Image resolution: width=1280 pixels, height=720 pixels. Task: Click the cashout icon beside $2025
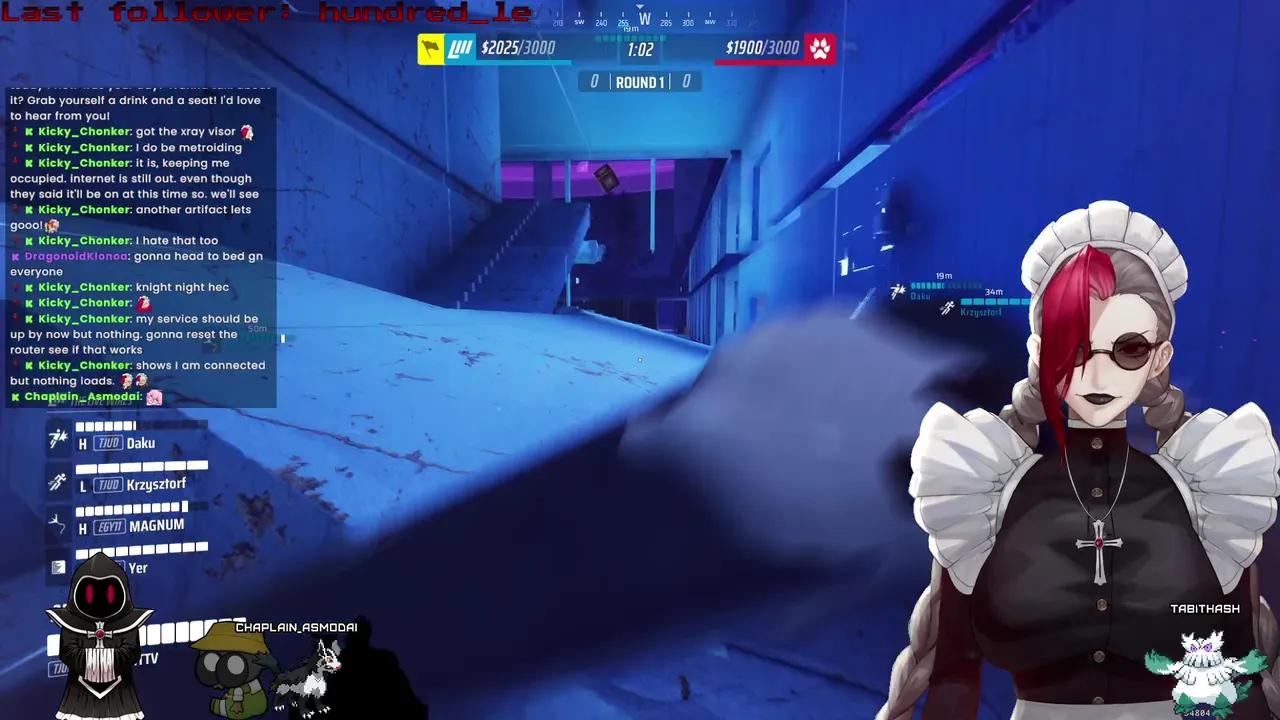459,47
